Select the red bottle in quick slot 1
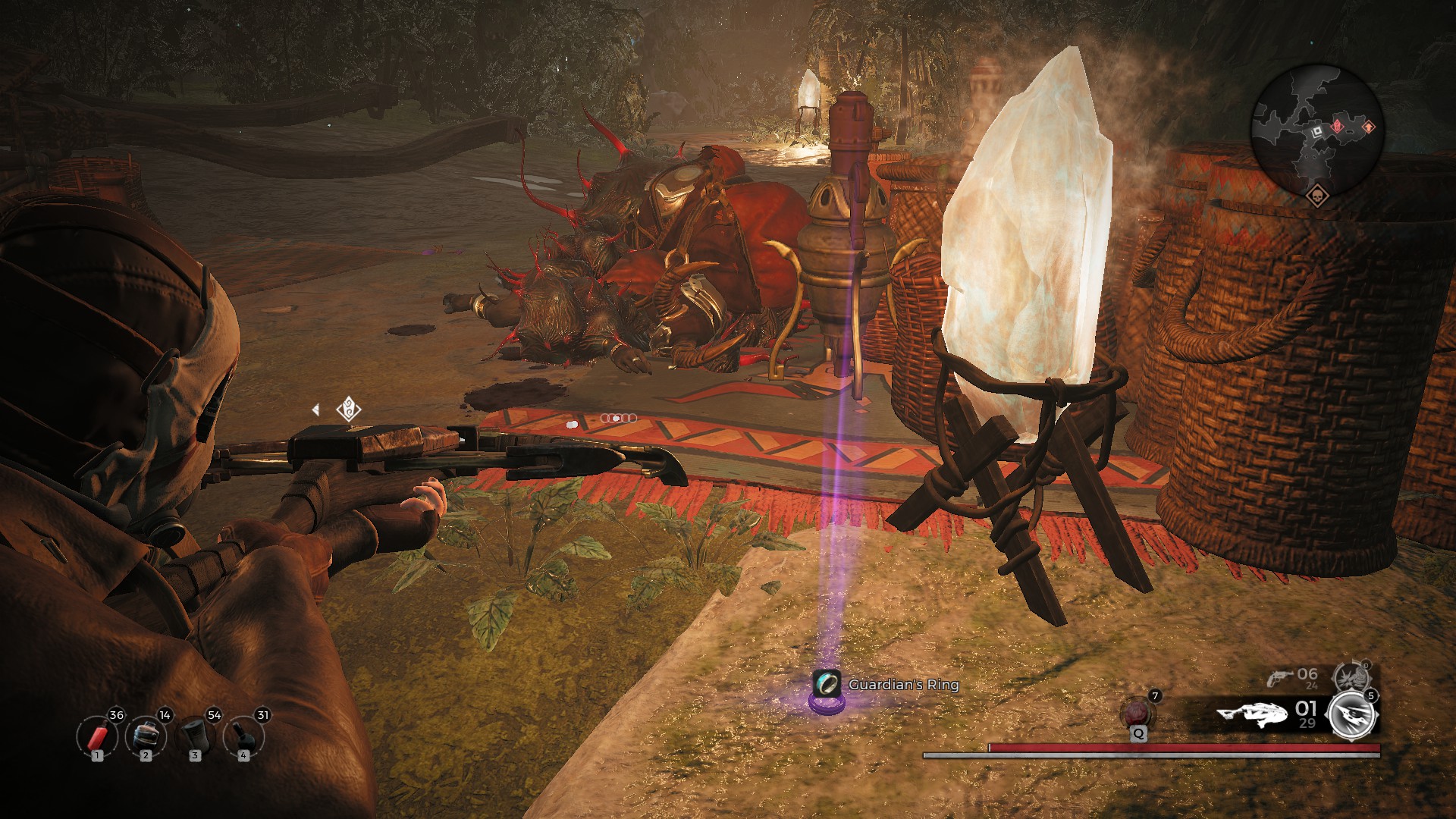Screen dimensions: 1456x819 click(97, 736)
